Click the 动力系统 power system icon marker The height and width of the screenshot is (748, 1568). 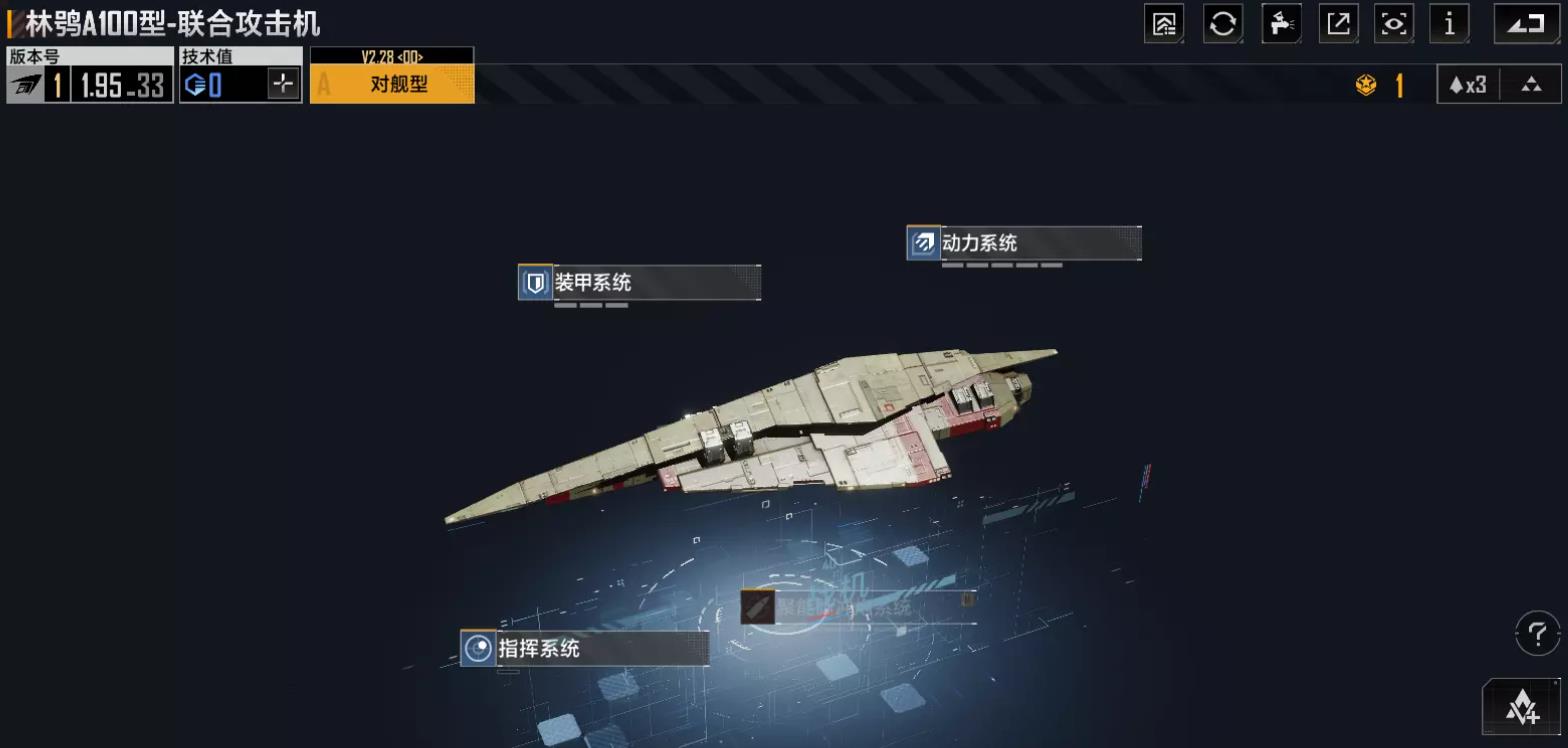920,242
